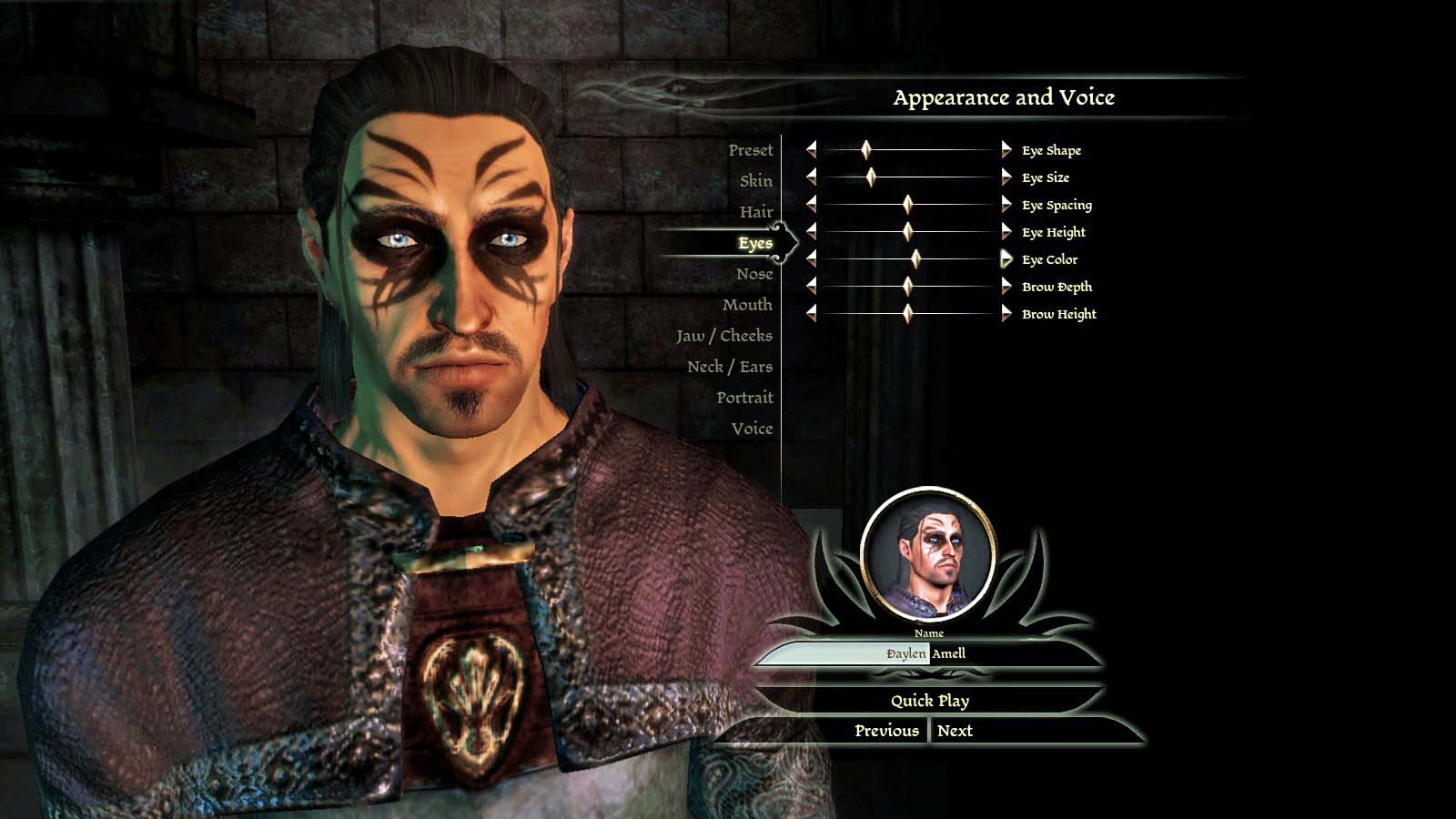The width and height of the screenshot is (1456, 819).
Task: Choose the Nose category
Action: [x=754, y=274]
